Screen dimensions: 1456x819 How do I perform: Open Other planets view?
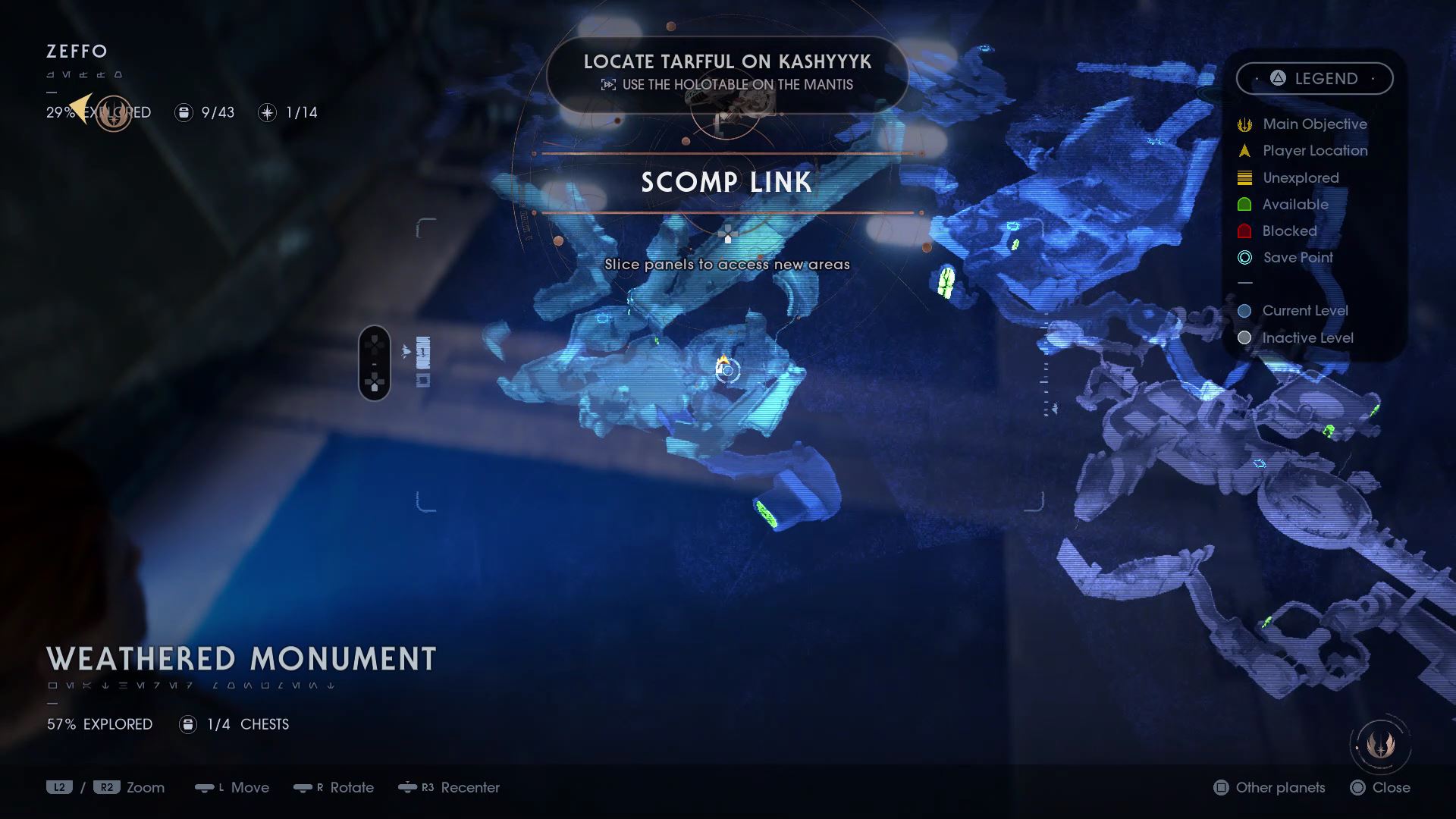pos(1270,787)
